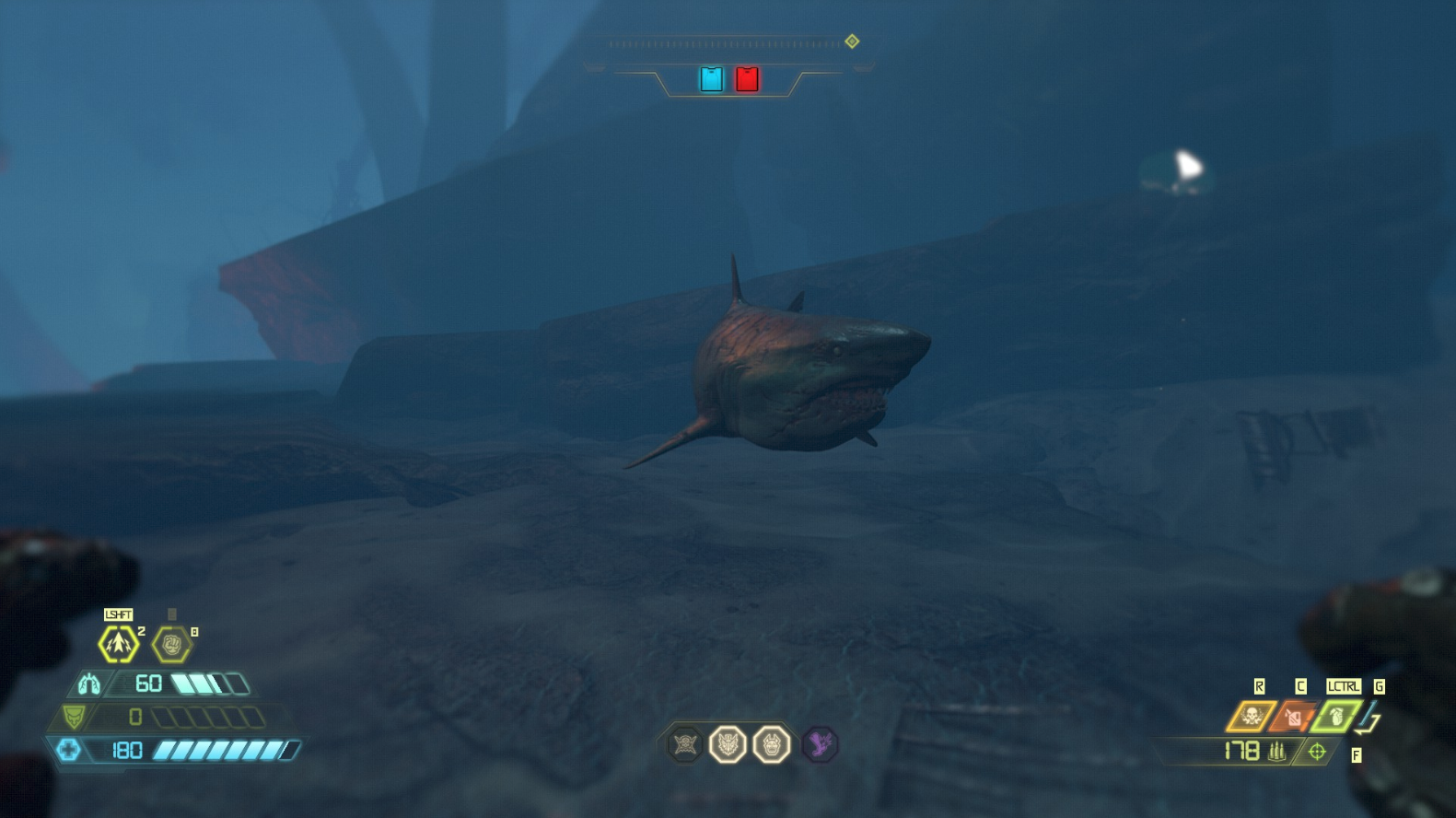
Task: Select the Blood Punch fist icon
Action: coord(171,645)
